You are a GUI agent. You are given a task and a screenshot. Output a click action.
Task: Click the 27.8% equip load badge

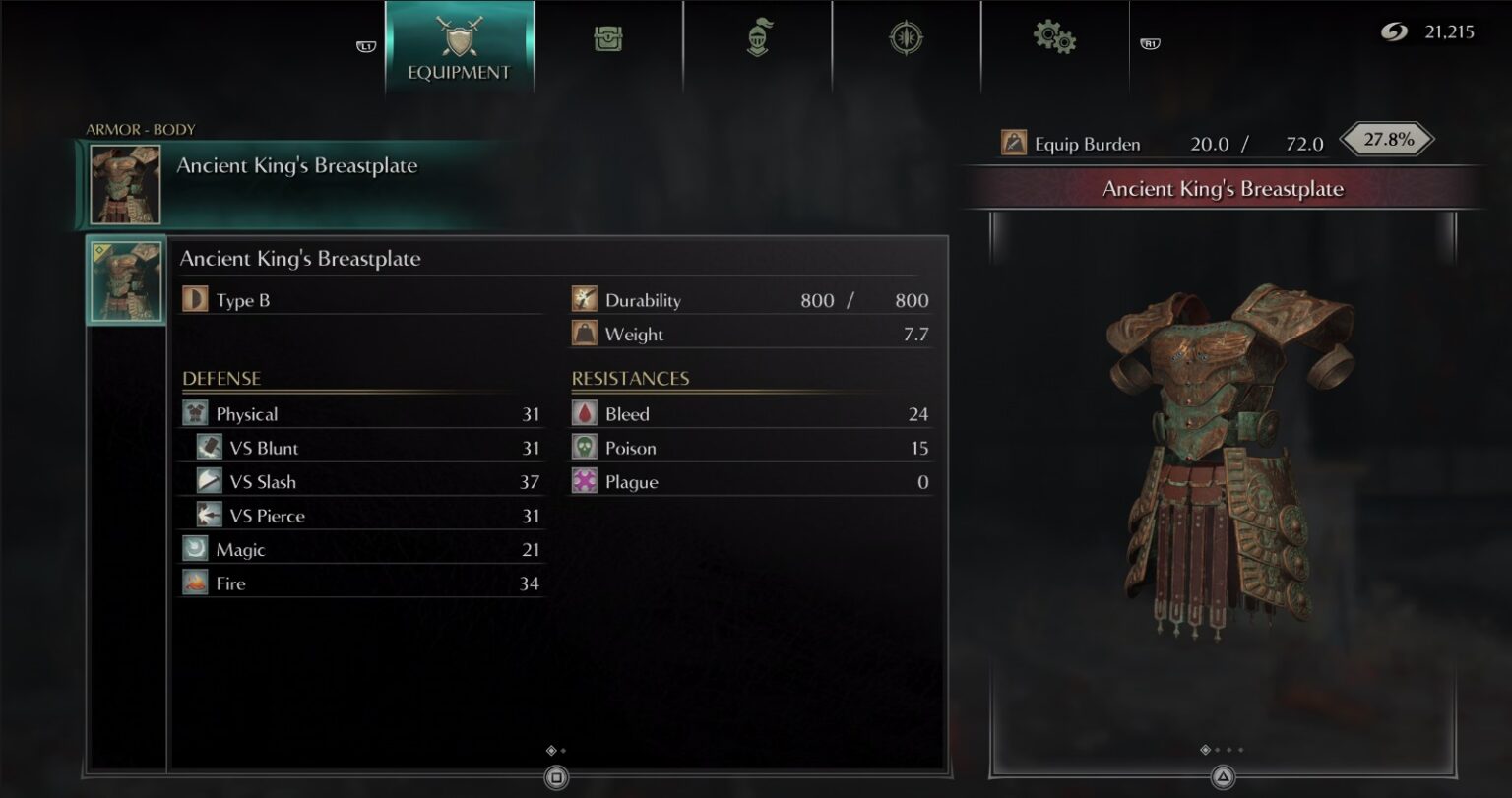[1386, 140]
